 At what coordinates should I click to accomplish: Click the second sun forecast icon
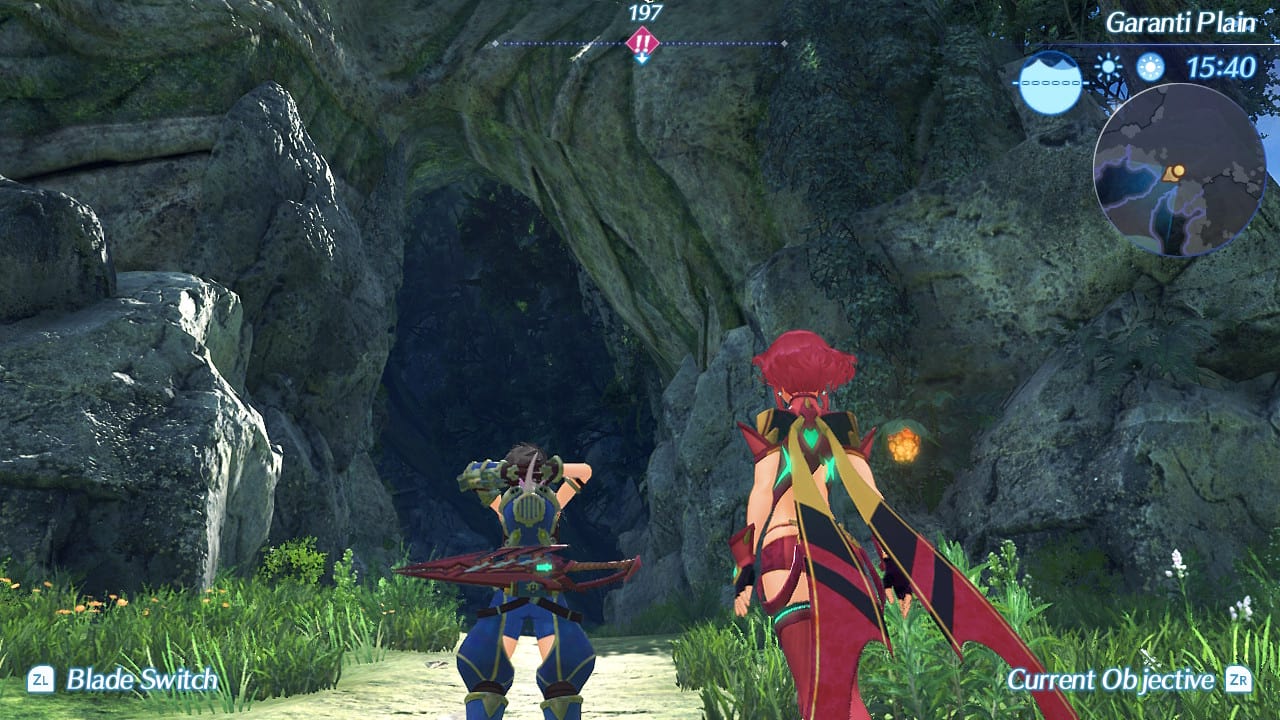[1150, 67]
